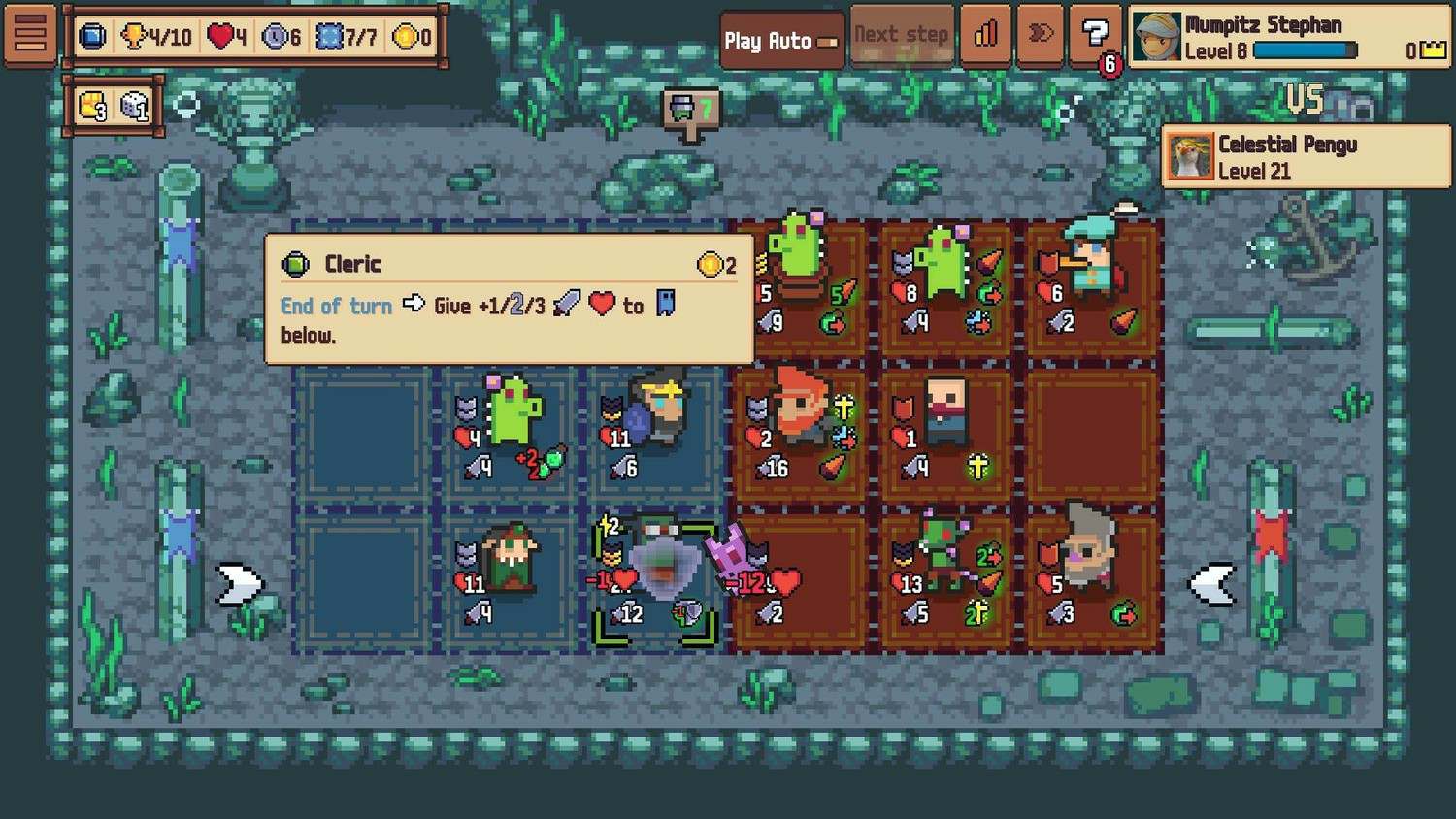Select the enemy feathered-hat pirate unit

[1092, 282]
